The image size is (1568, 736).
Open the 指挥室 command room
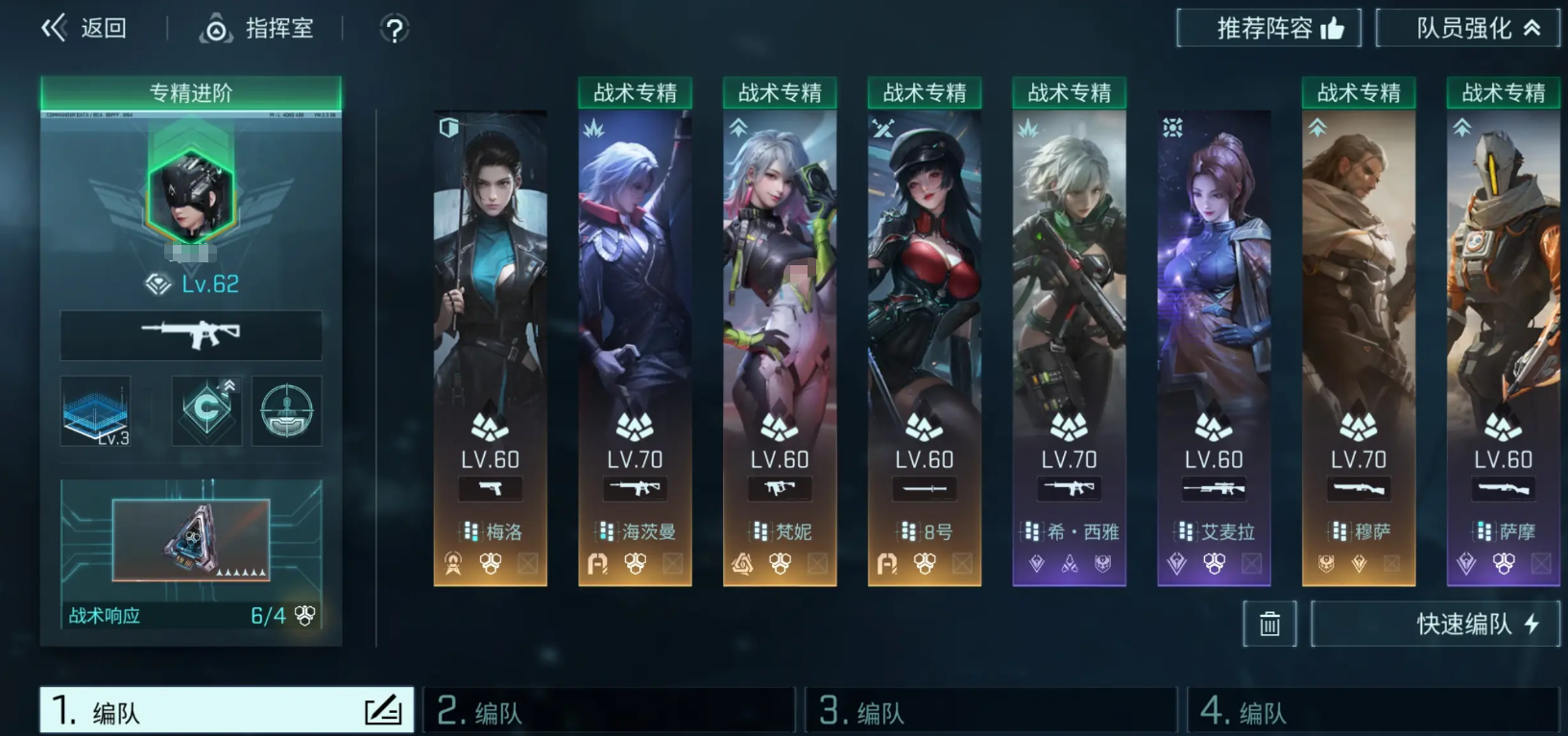257,29
